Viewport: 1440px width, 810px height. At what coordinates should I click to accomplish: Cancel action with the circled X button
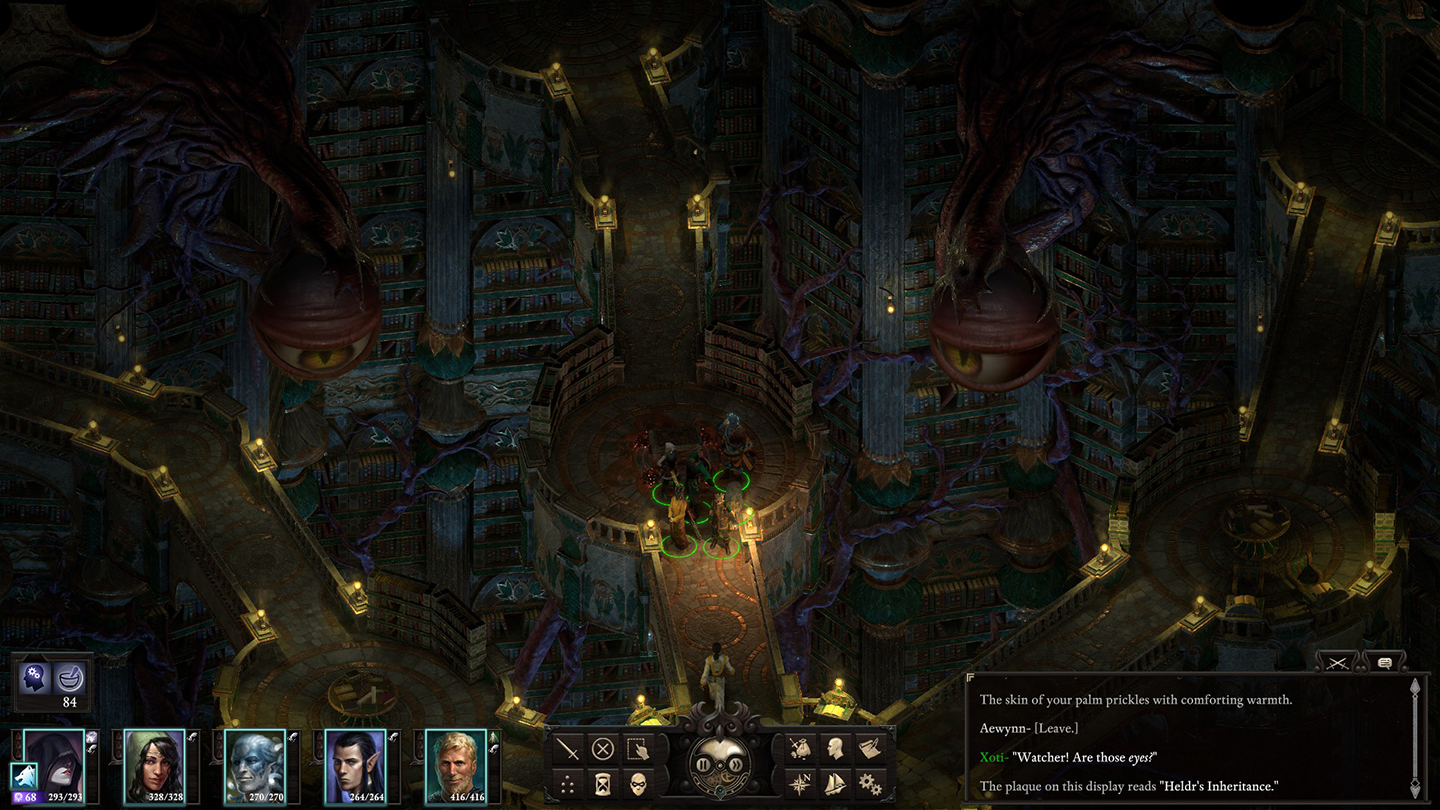(602, 748)
